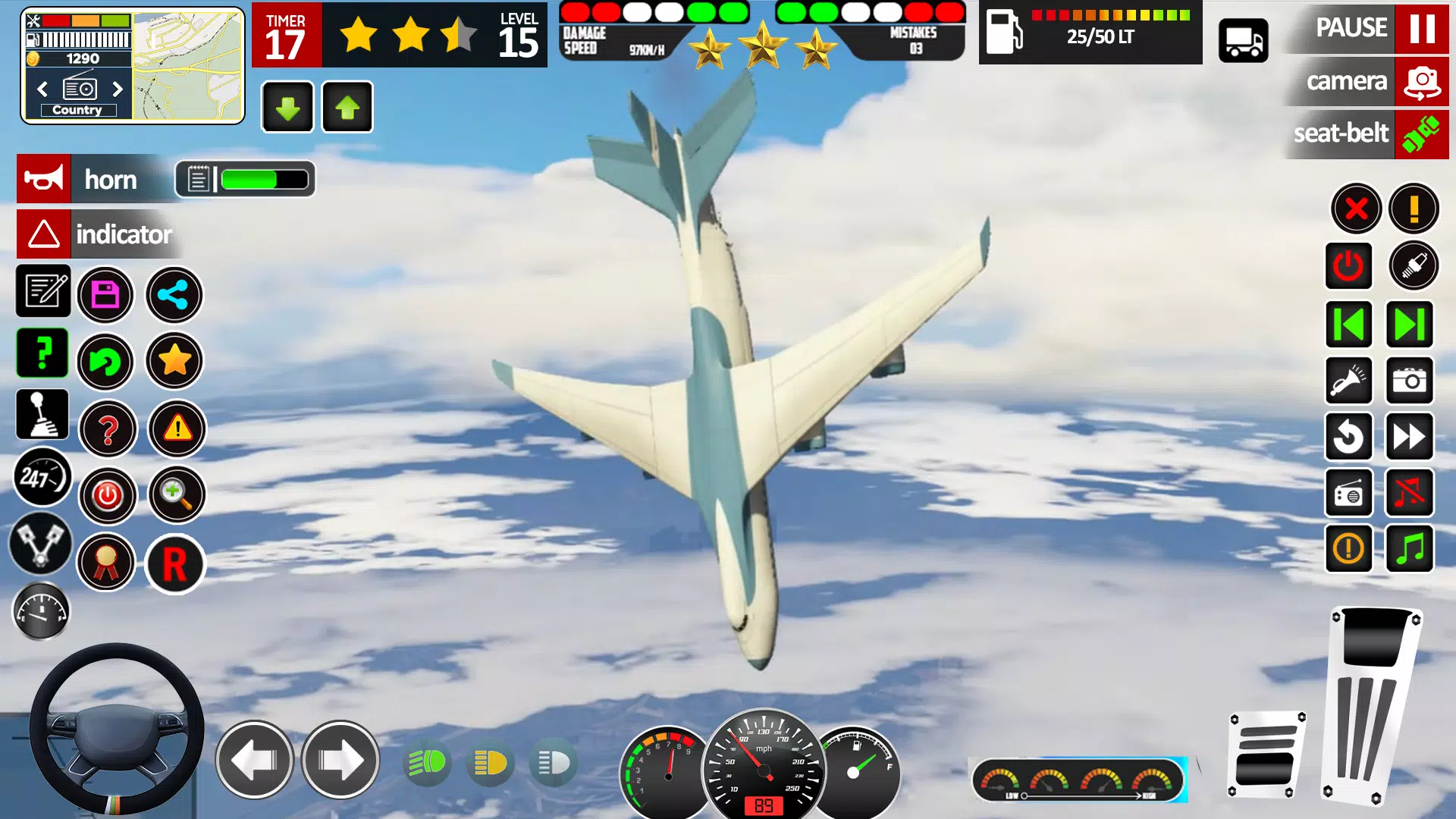Click the left chevron on the Country radio

point(42,89)
